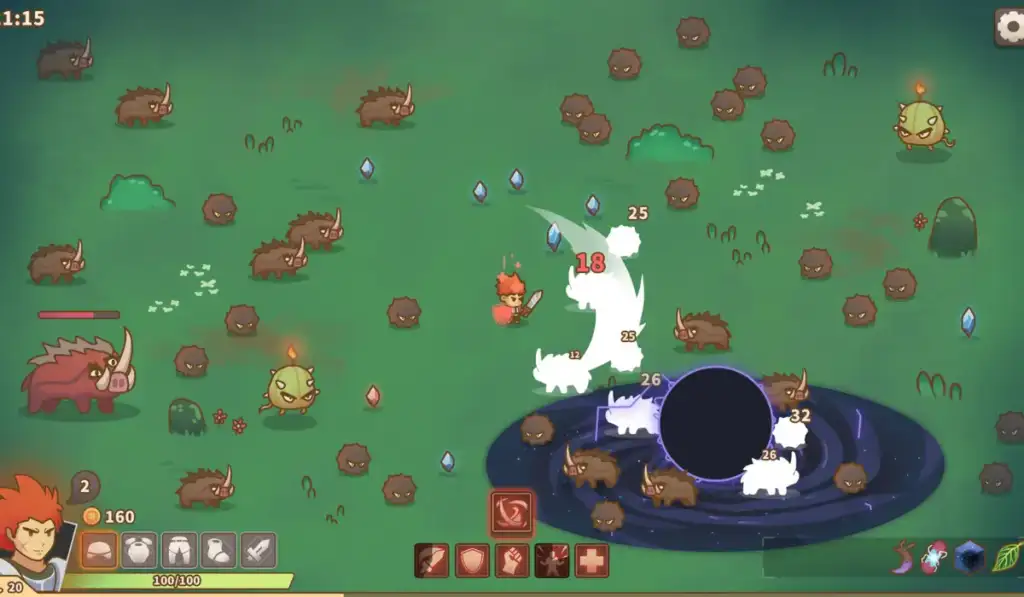Select the pants equipment slot
This screenshot has width=1024, height=597.
tap(179, 550)
